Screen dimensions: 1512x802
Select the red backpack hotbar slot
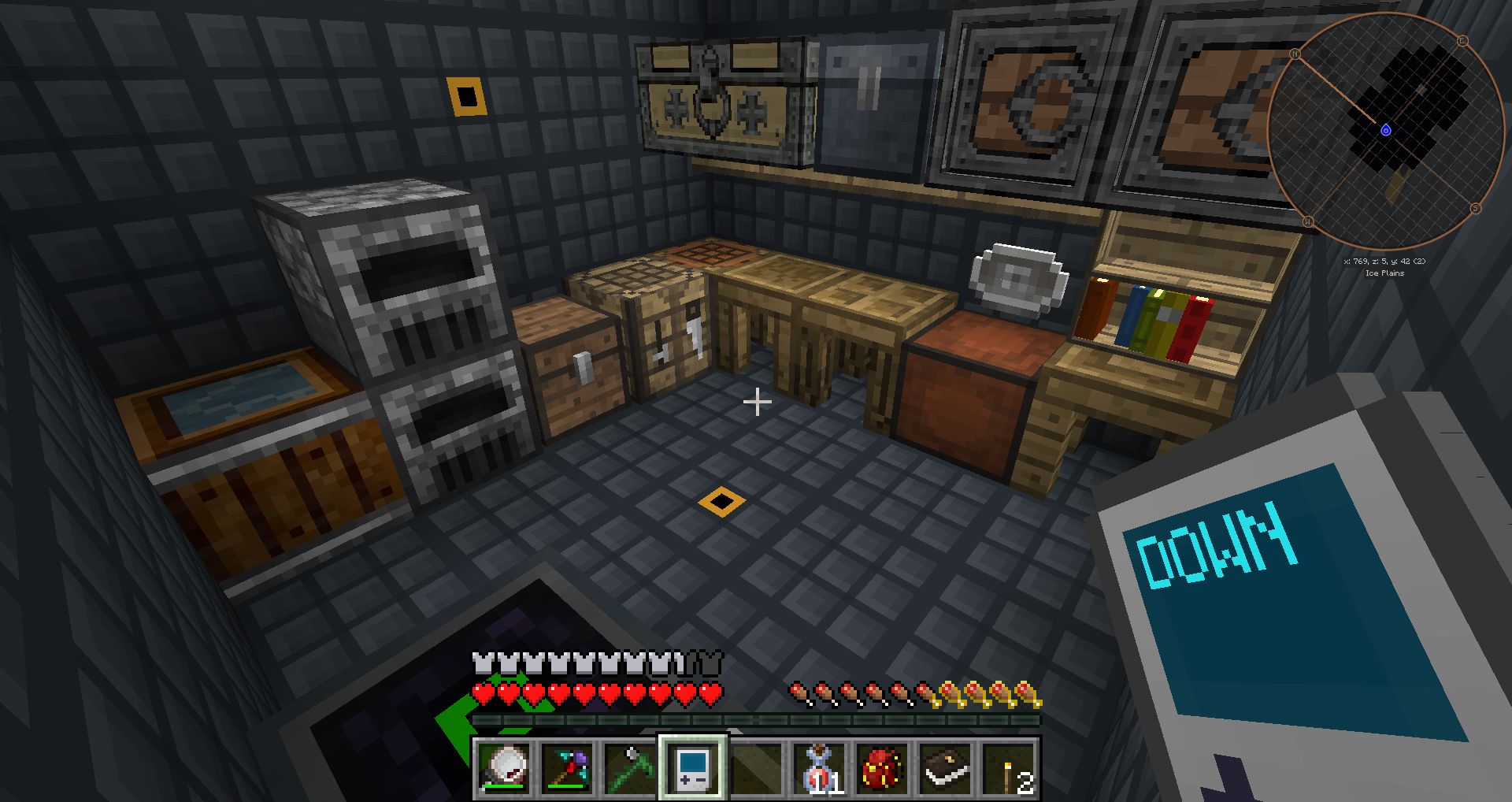[882, 768]
